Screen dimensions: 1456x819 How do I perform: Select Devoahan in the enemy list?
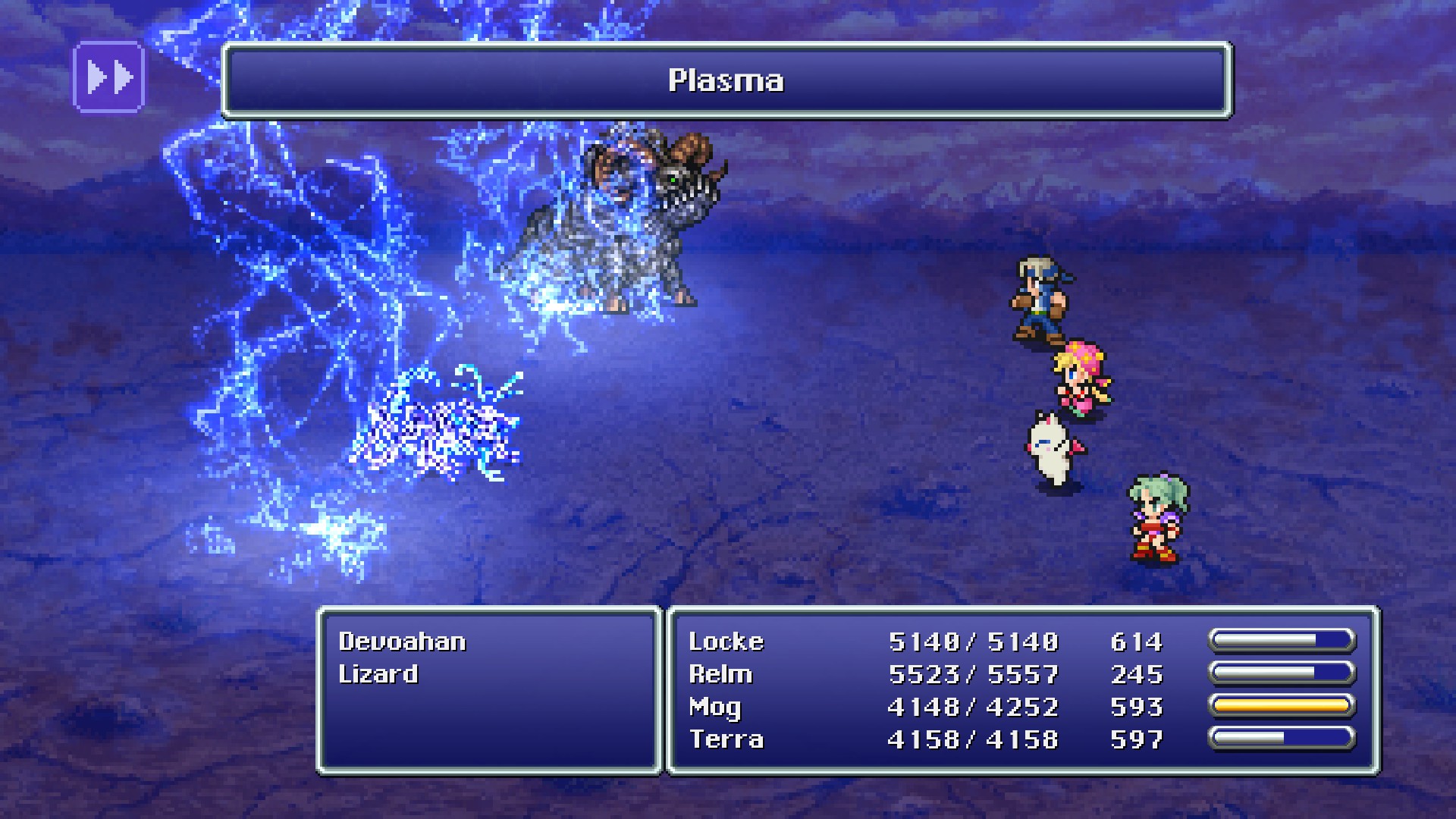tap(402, 642)
